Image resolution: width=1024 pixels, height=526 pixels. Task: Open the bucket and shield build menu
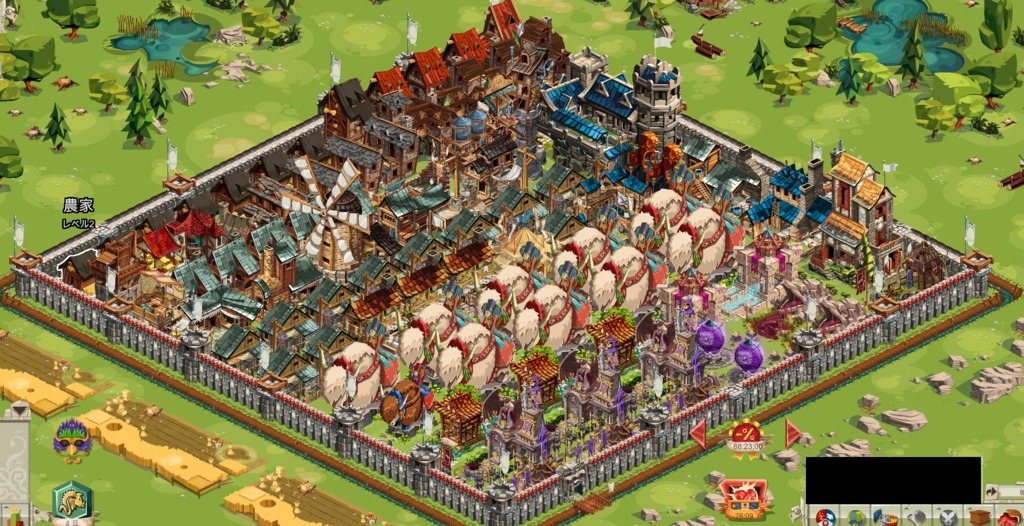886,517
